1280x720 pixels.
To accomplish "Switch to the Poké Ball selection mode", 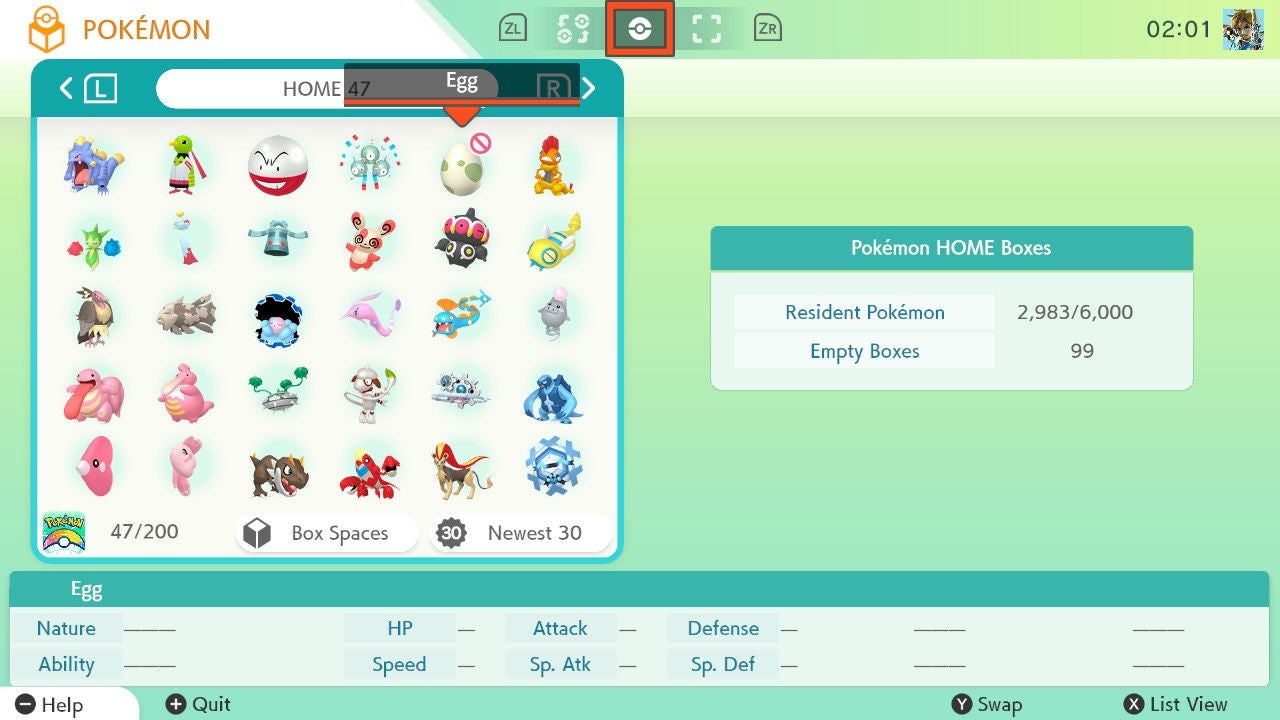I will tap(640, 29).
